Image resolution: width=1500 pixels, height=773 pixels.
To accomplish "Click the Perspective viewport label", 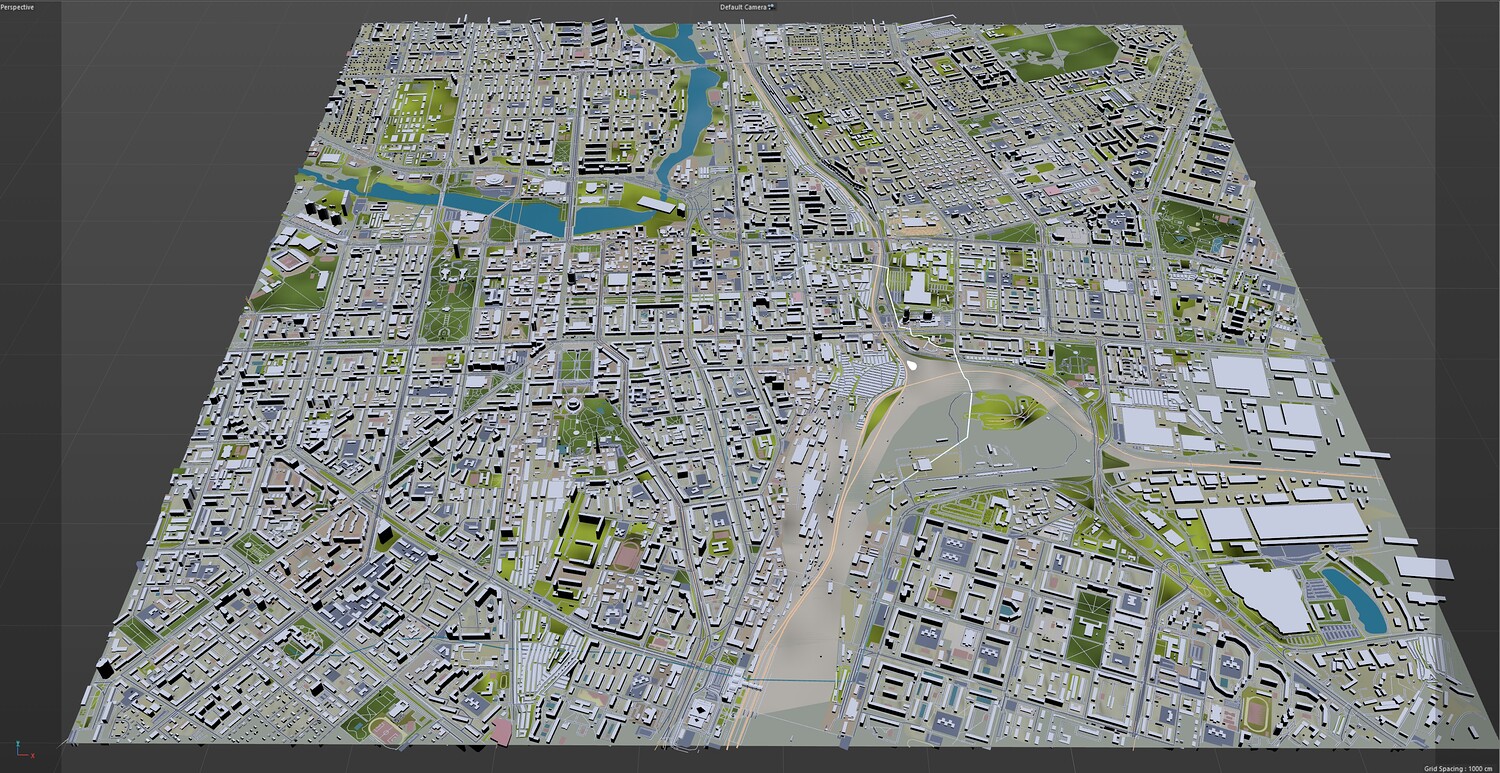I will tap(17, 7).
